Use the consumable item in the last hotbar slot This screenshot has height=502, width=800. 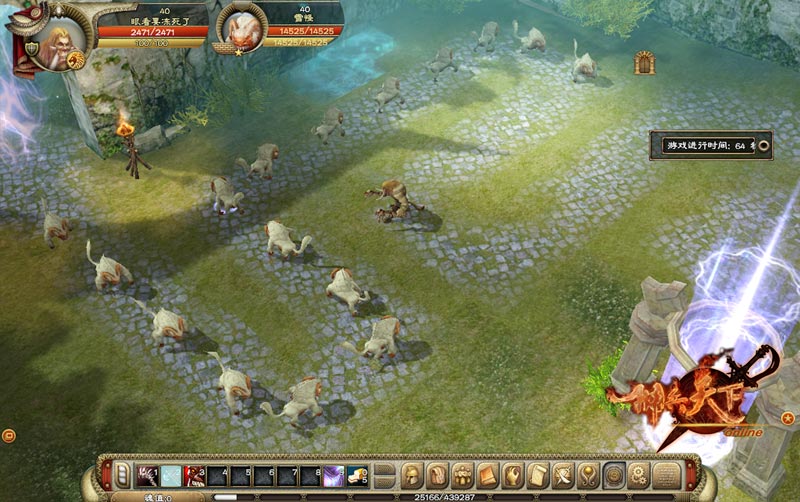pos(358,473)
